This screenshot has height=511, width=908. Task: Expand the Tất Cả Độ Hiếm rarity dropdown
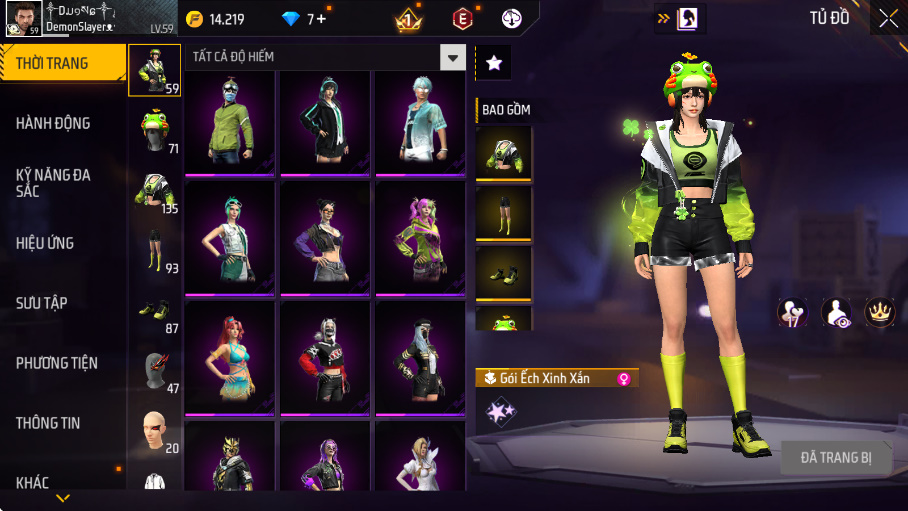453,57
